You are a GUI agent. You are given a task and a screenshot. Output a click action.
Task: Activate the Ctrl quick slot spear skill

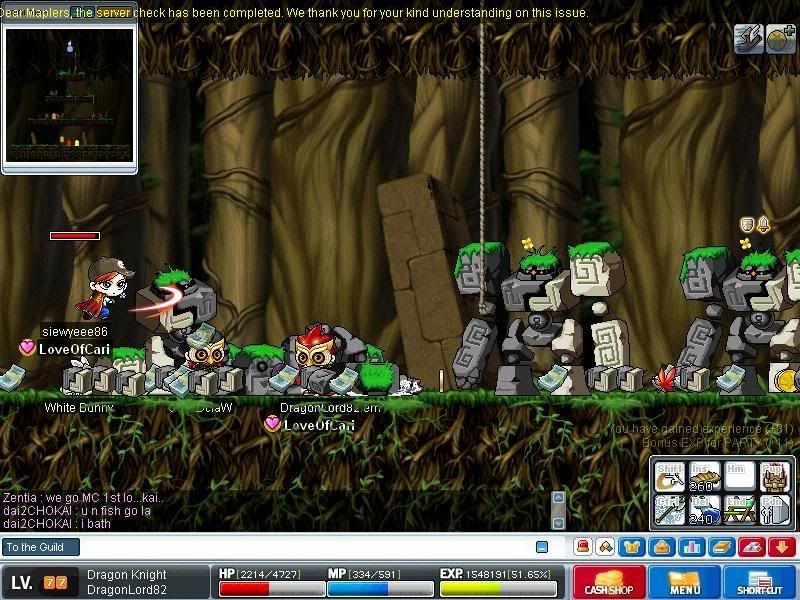click(670, 510)
